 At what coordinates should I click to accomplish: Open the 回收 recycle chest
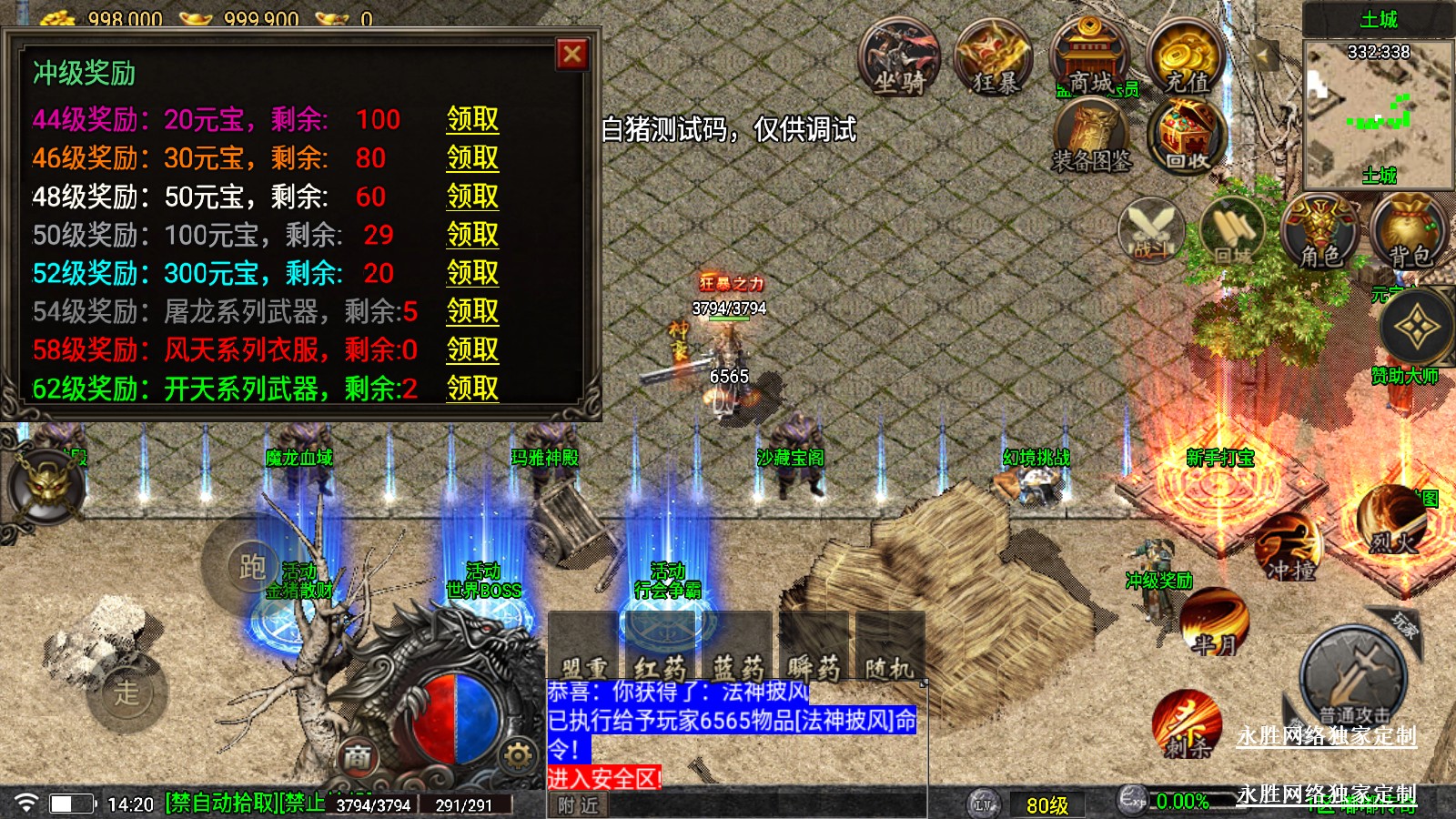pos(1187,136)
